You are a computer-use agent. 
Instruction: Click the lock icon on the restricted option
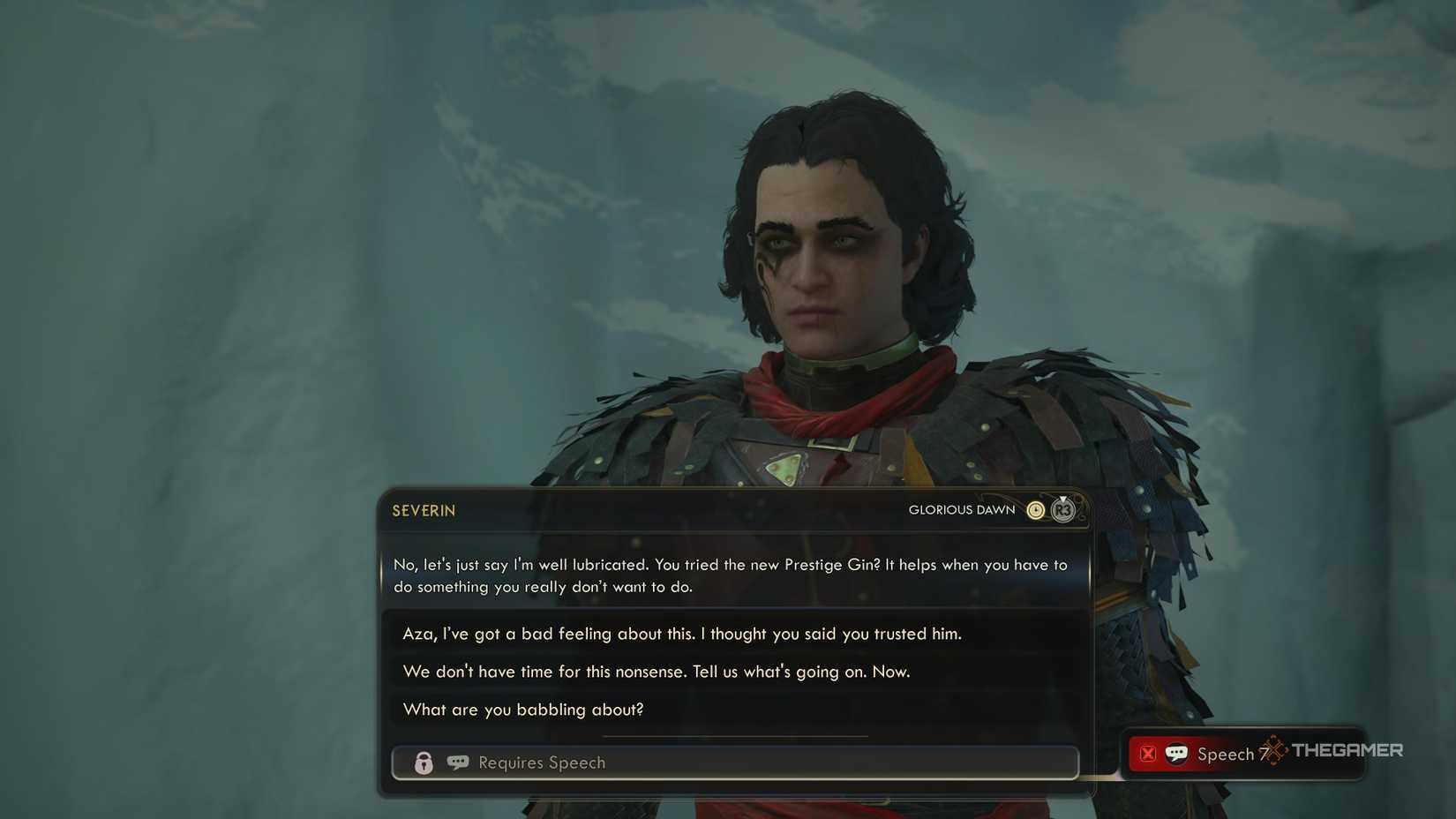pyautogui.click(x=424, y=763)
